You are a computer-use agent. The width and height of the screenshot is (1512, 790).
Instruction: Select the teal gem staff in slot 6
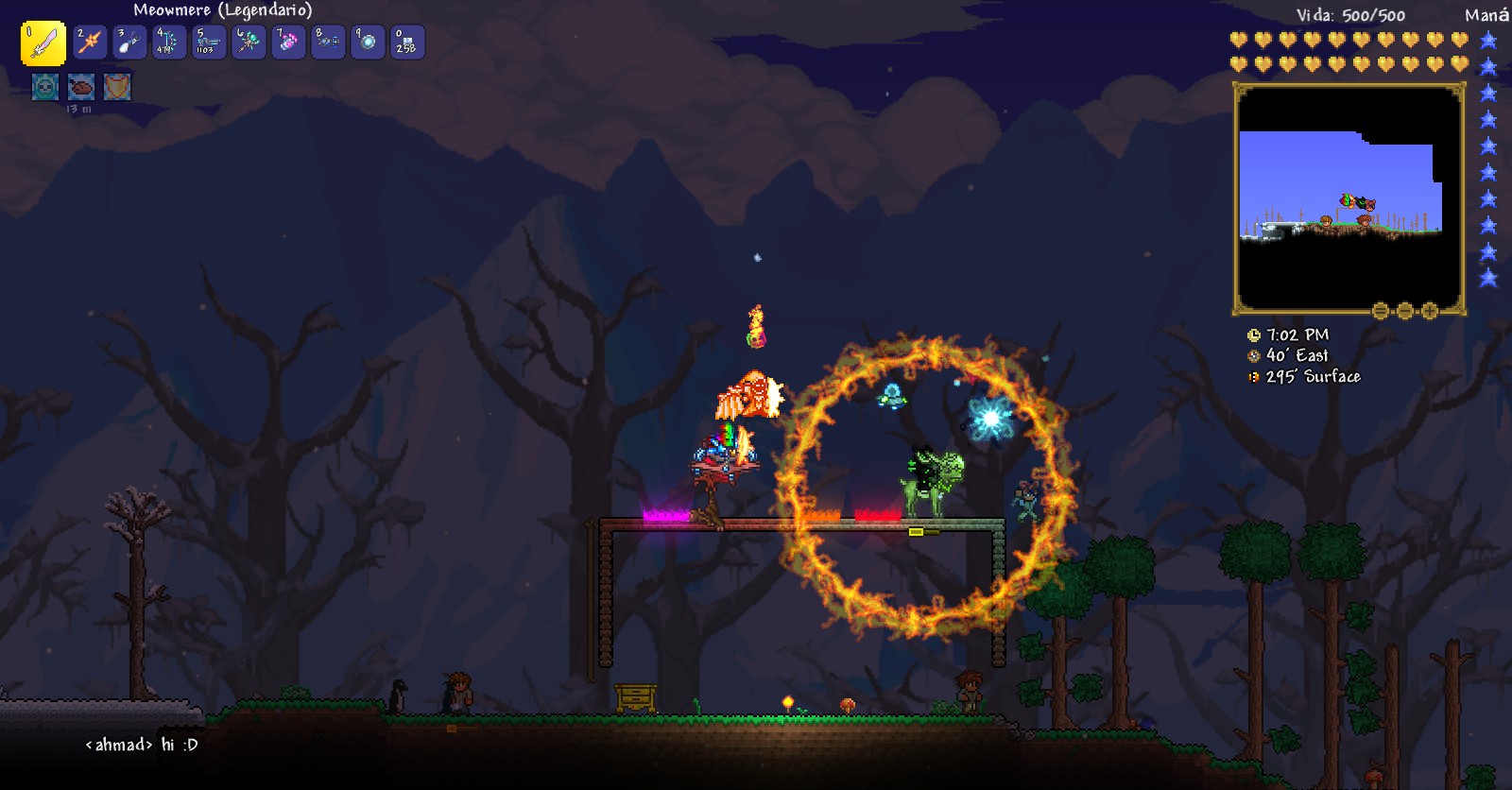[x=249, y=43]
